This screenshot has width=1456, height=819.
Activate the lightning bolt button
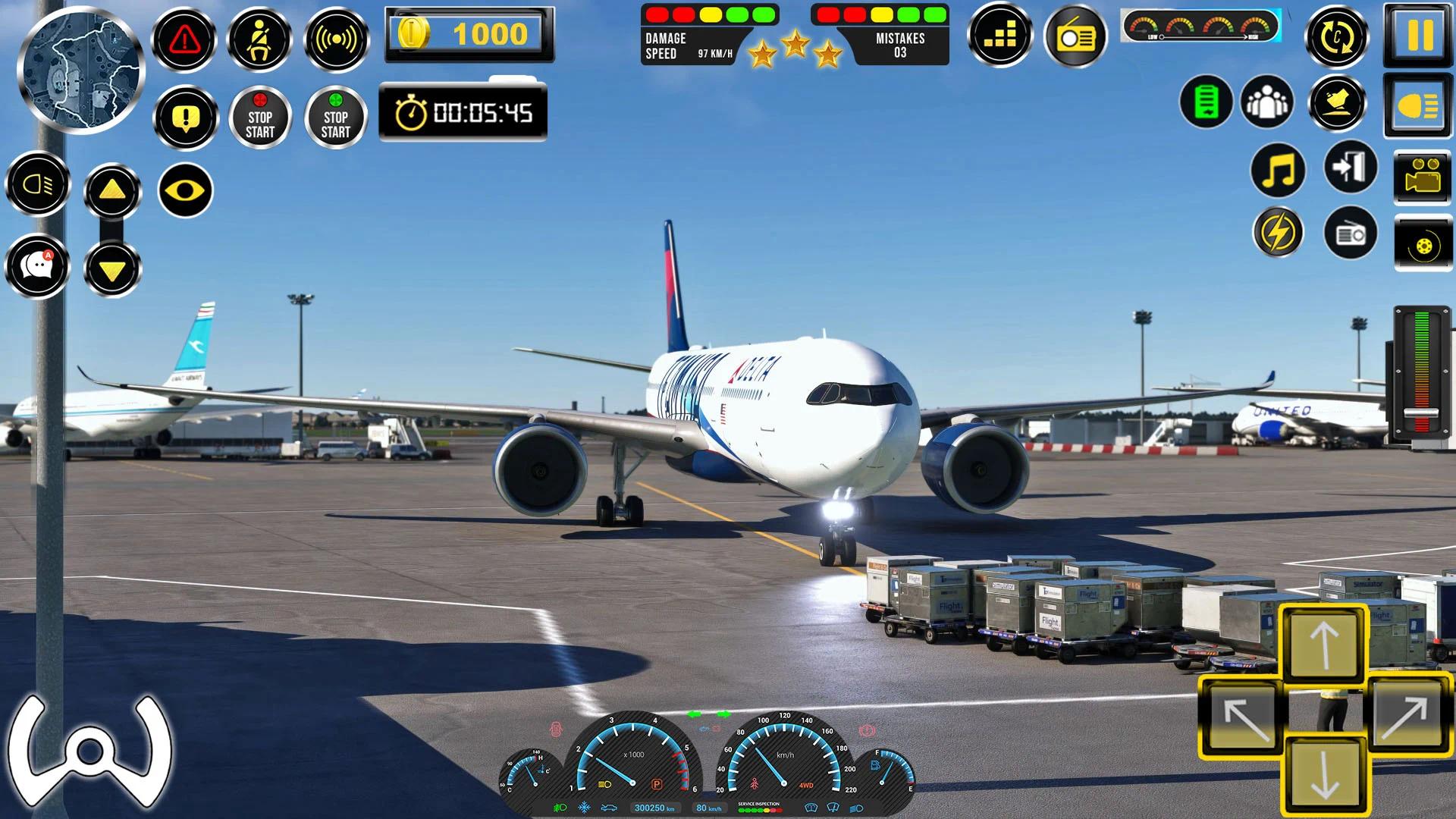click(x=1279, y=232)
